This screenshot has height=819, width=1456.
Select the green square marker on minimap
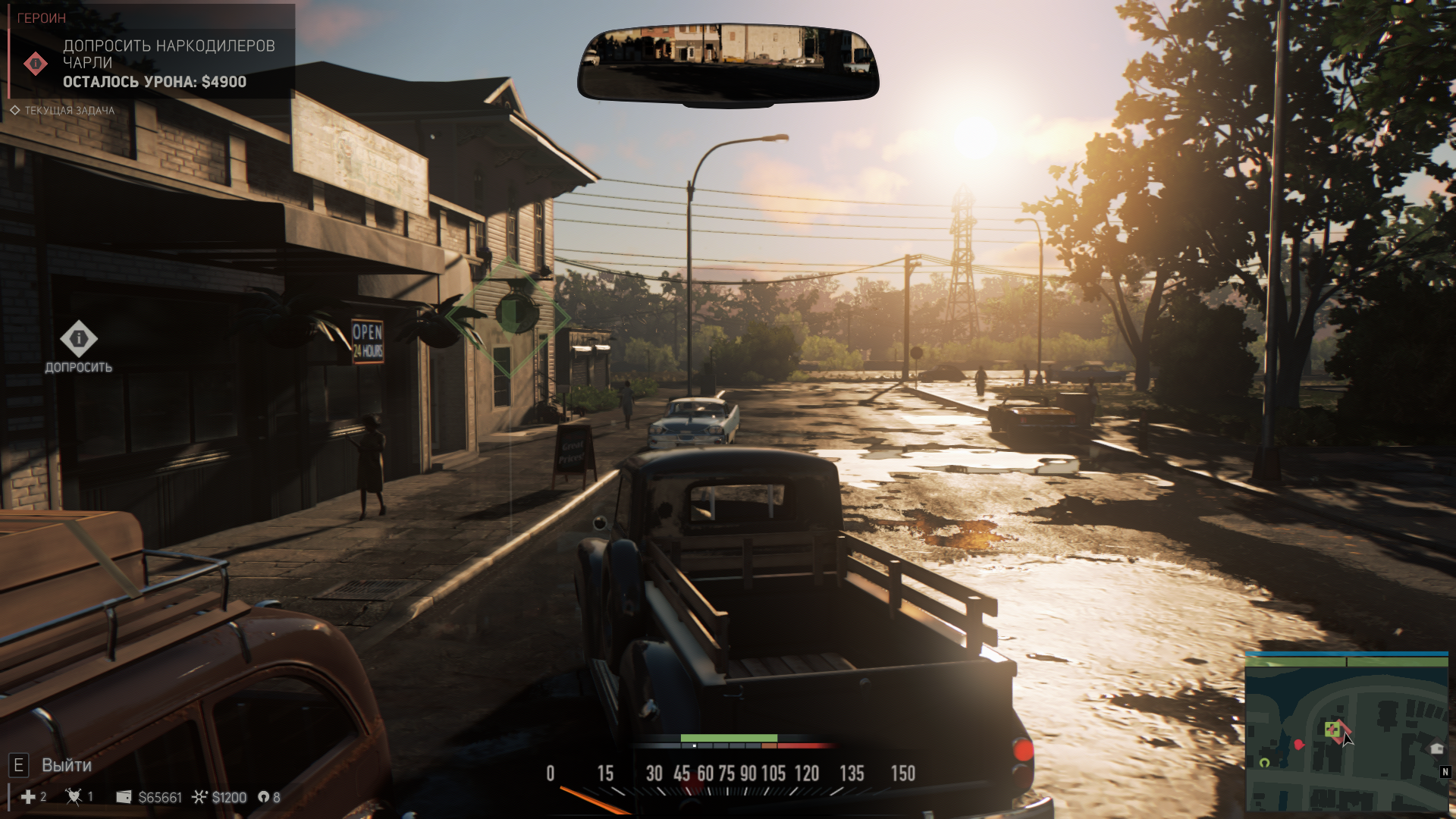(x=1332, y=730)
